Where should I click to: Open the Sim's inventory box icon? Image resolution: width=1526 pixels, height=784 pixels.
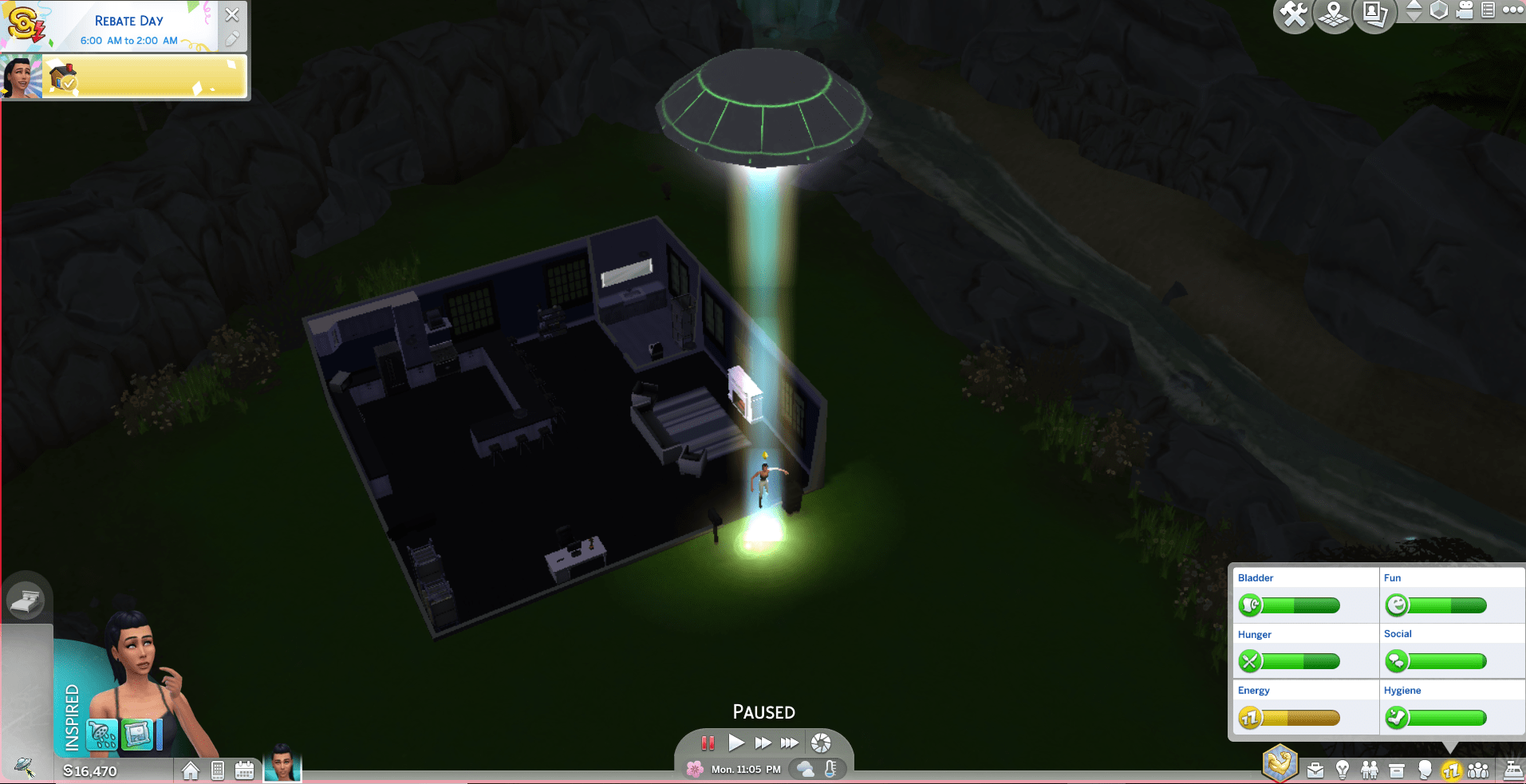point(1397,768)
